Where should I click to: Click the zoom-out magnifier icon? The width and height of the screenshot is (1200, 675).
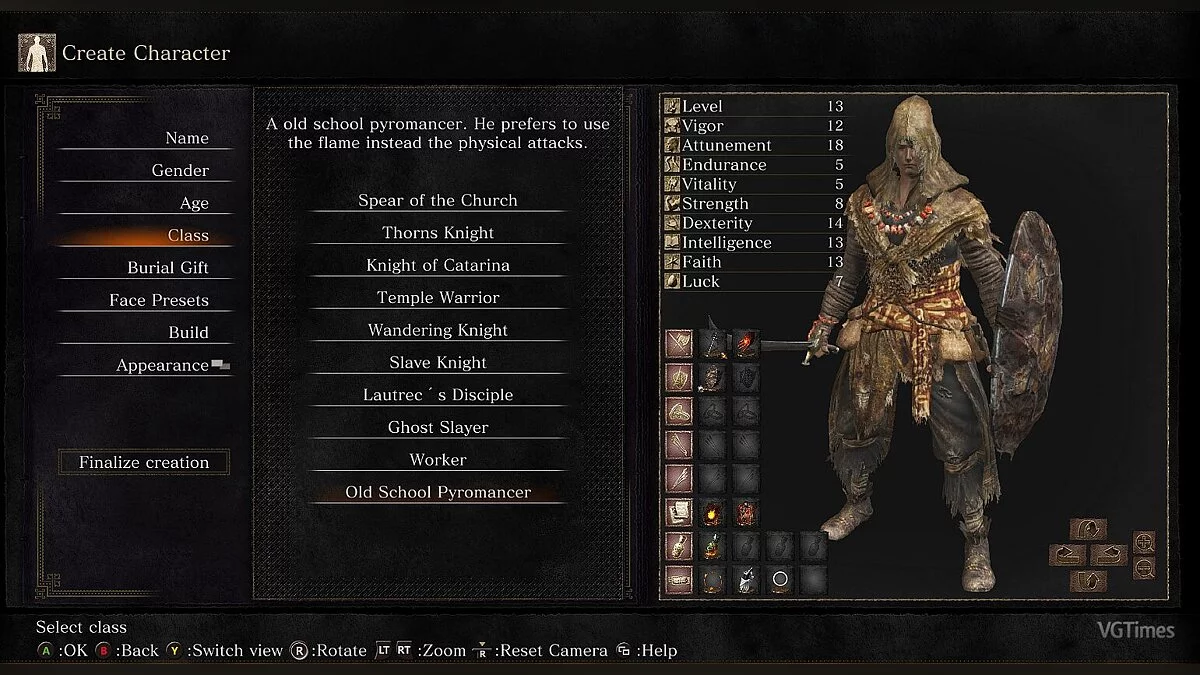click(1144, 568)
